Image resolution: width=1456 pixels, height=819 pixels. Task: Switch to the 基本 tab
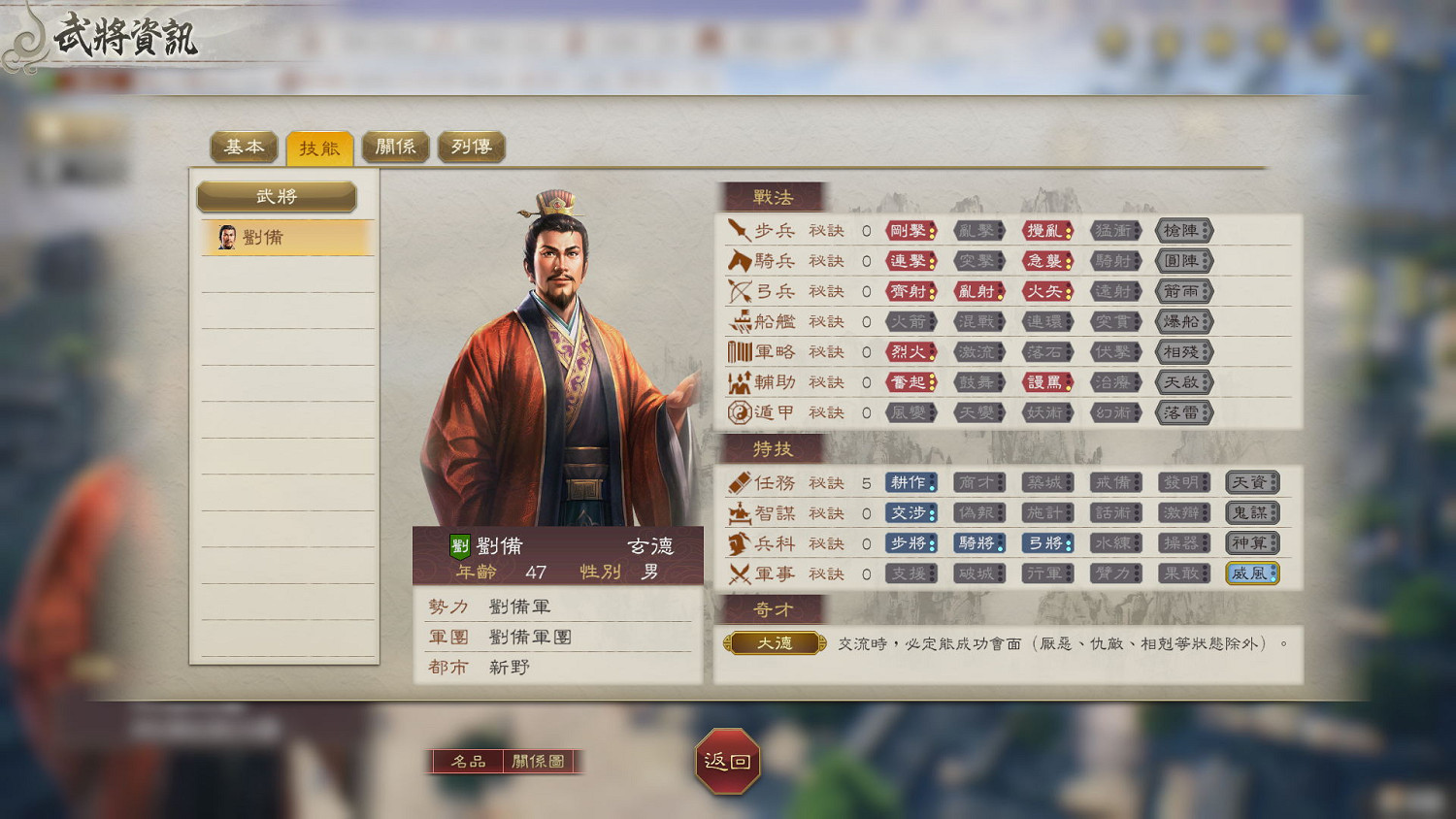[x=243, y=147]
